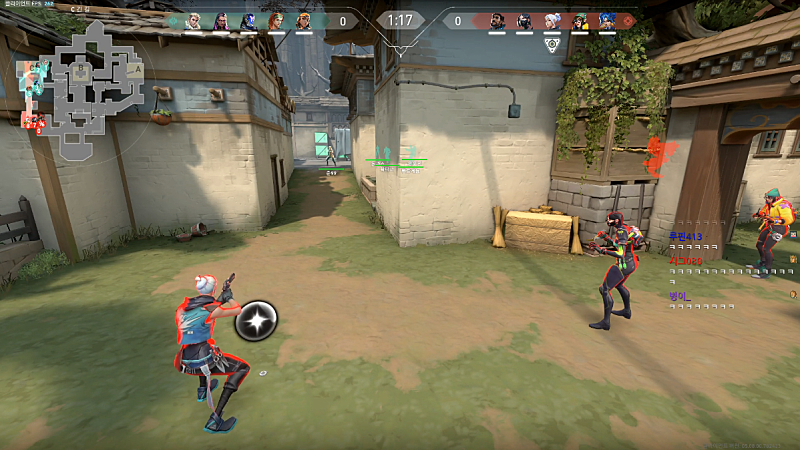800x450 pixels.
Task: Select the A site marker on the minimap
Action: [135, 69]
